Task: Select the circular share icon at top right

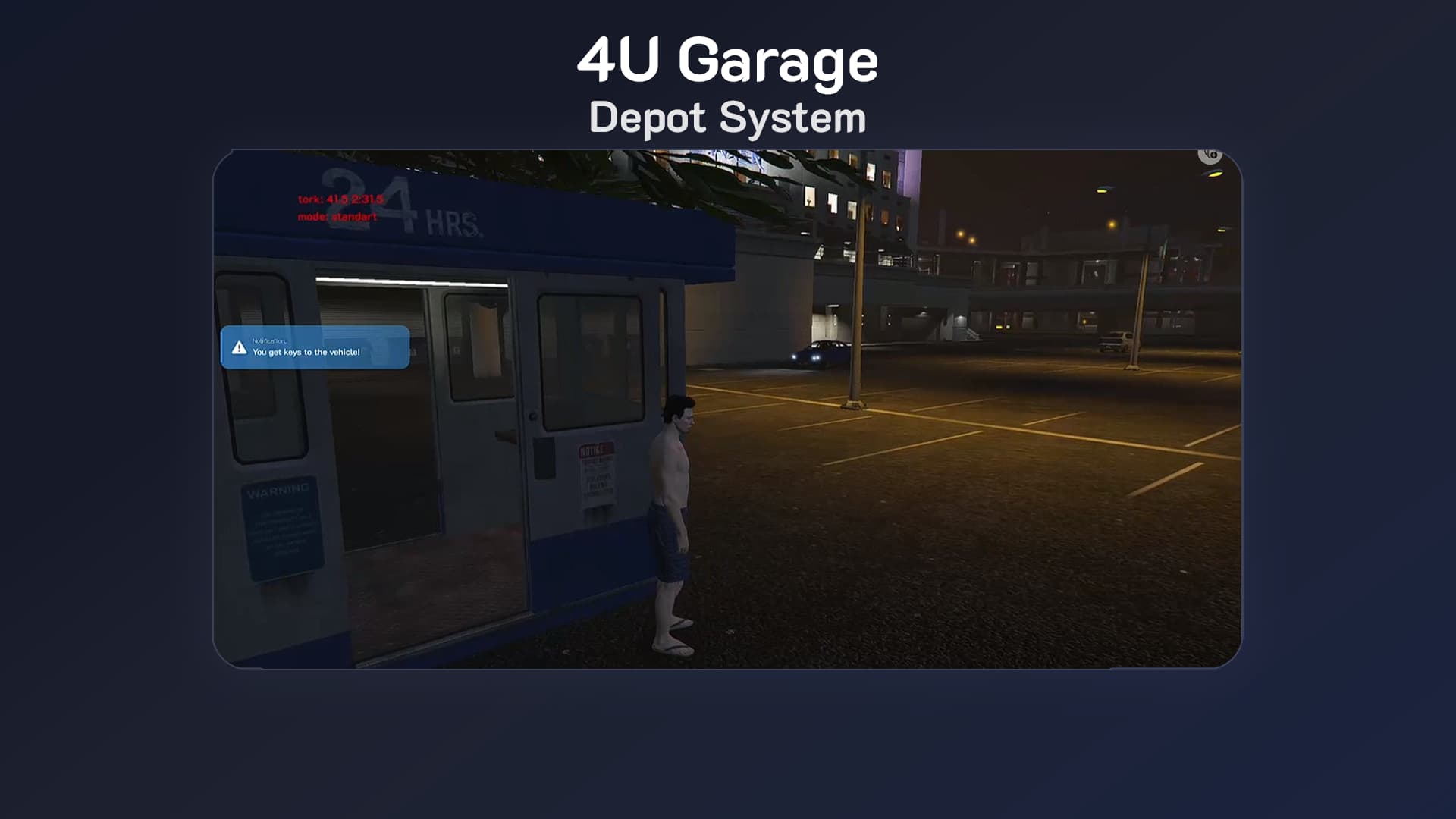Action: point(1211,155)
